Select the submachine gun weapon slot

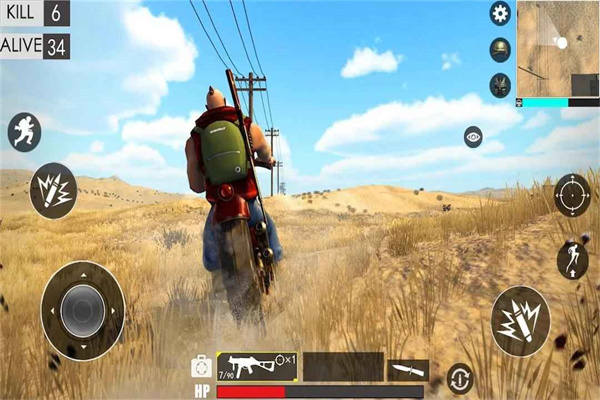(256, 366)
